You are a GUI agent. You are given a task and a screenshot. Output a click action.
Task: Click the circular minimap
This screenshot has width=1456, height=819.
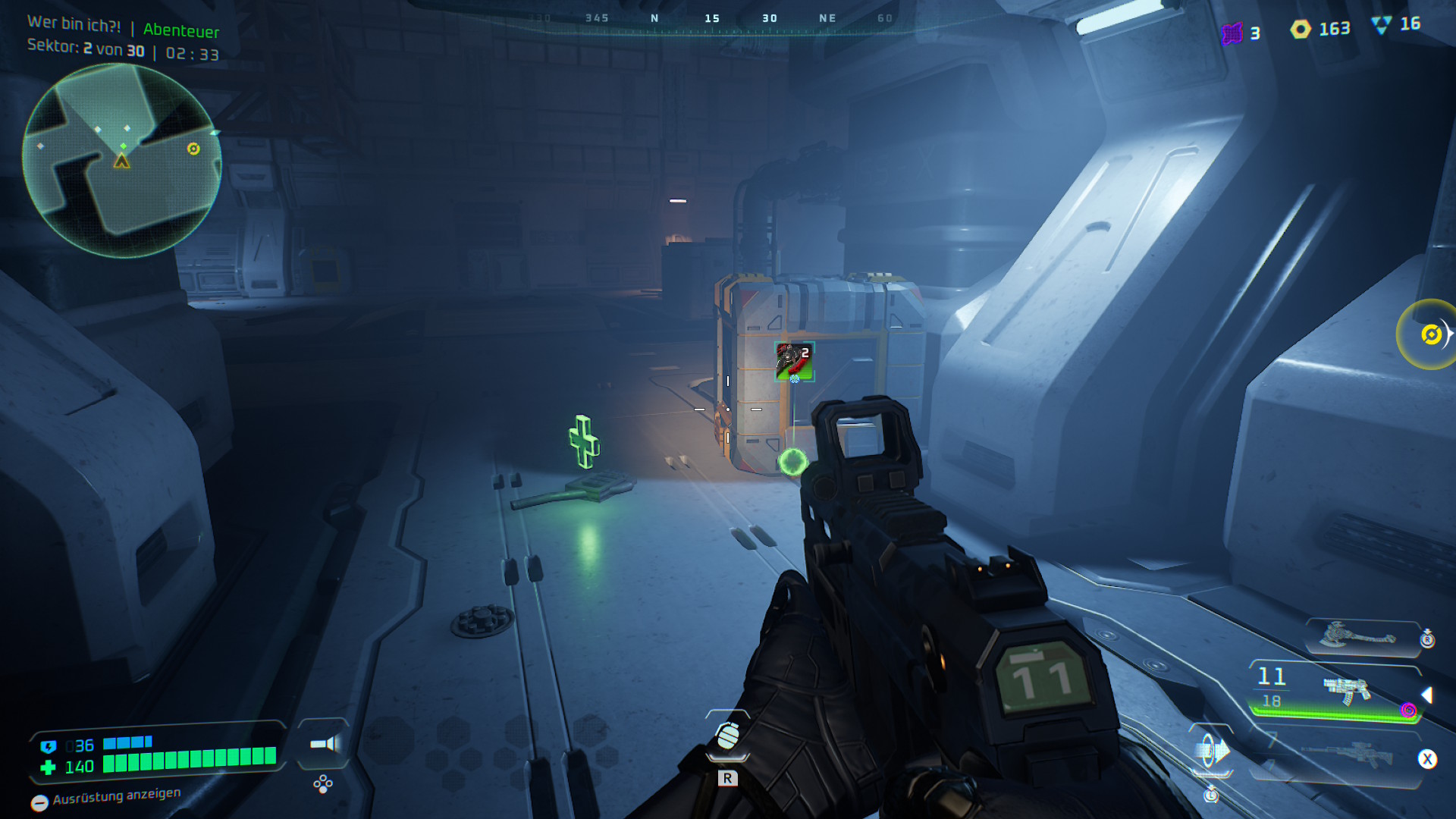[x=121, y=160]
